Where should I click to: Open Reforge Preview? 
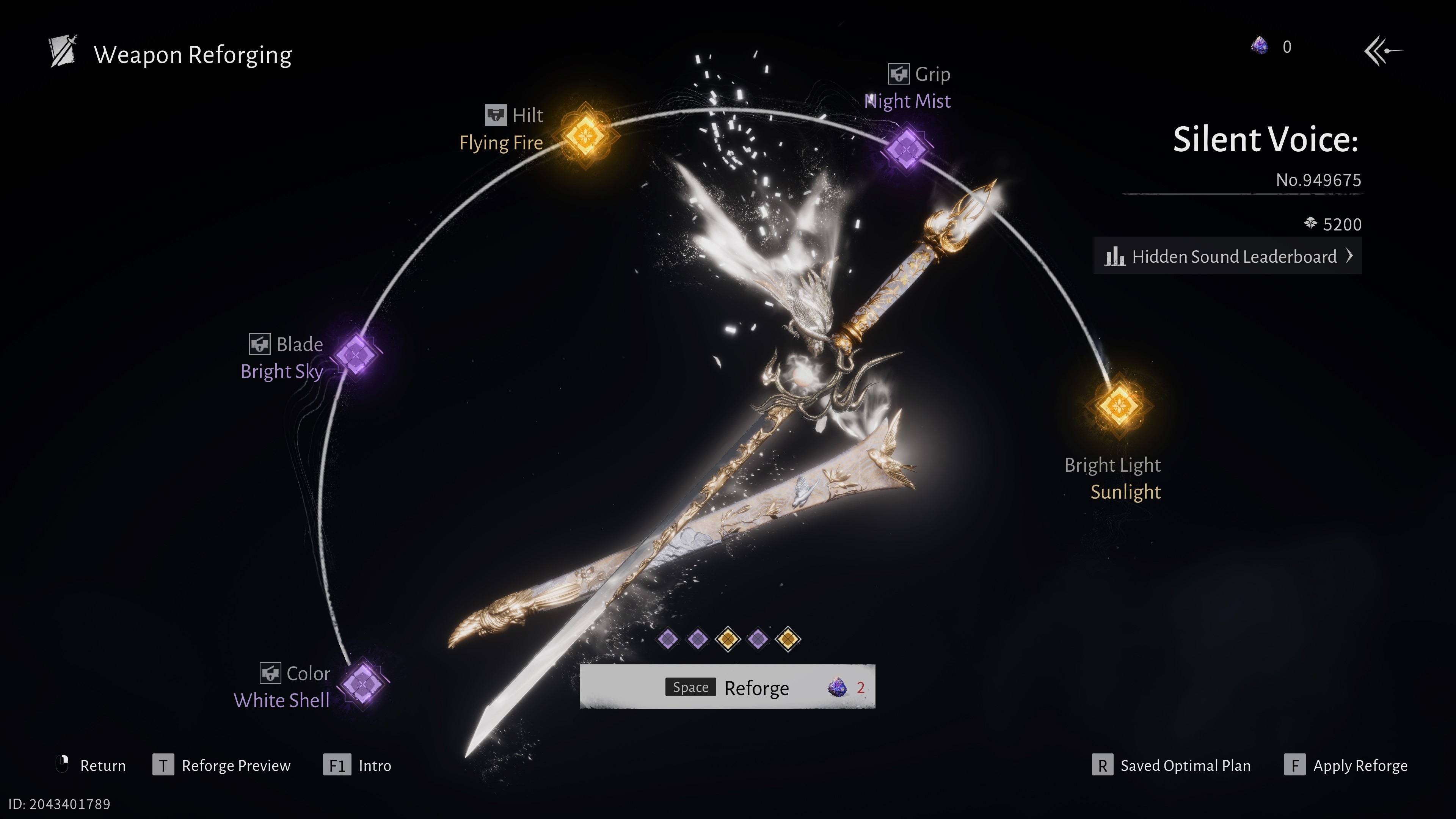[x=221, y=765]
